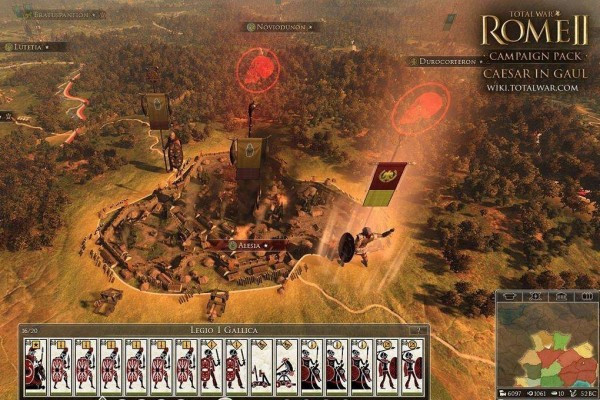Click the Legio I Gallica army name header

[x=219, y=330]
